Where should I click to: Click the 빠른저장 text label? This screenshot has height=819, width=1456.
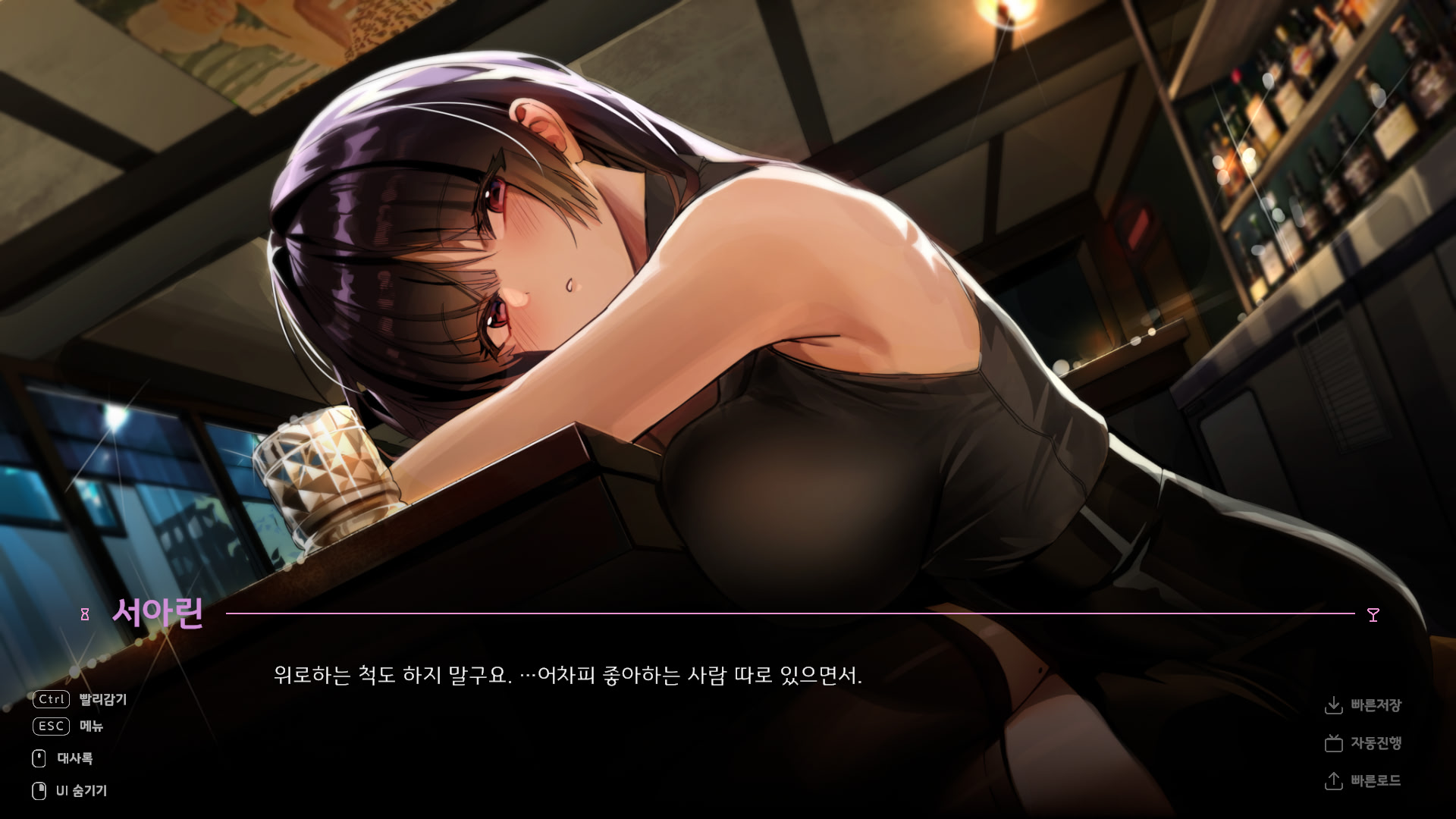tap(1376, 705)
